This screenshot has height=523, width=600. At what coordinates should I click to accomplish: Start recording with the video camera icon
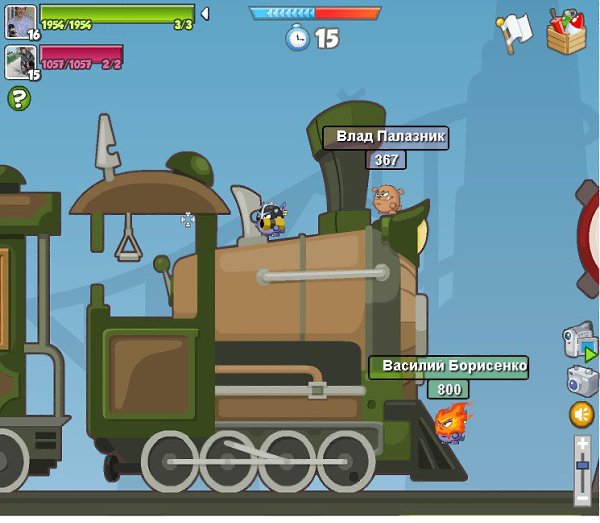(x=579, y=340)
